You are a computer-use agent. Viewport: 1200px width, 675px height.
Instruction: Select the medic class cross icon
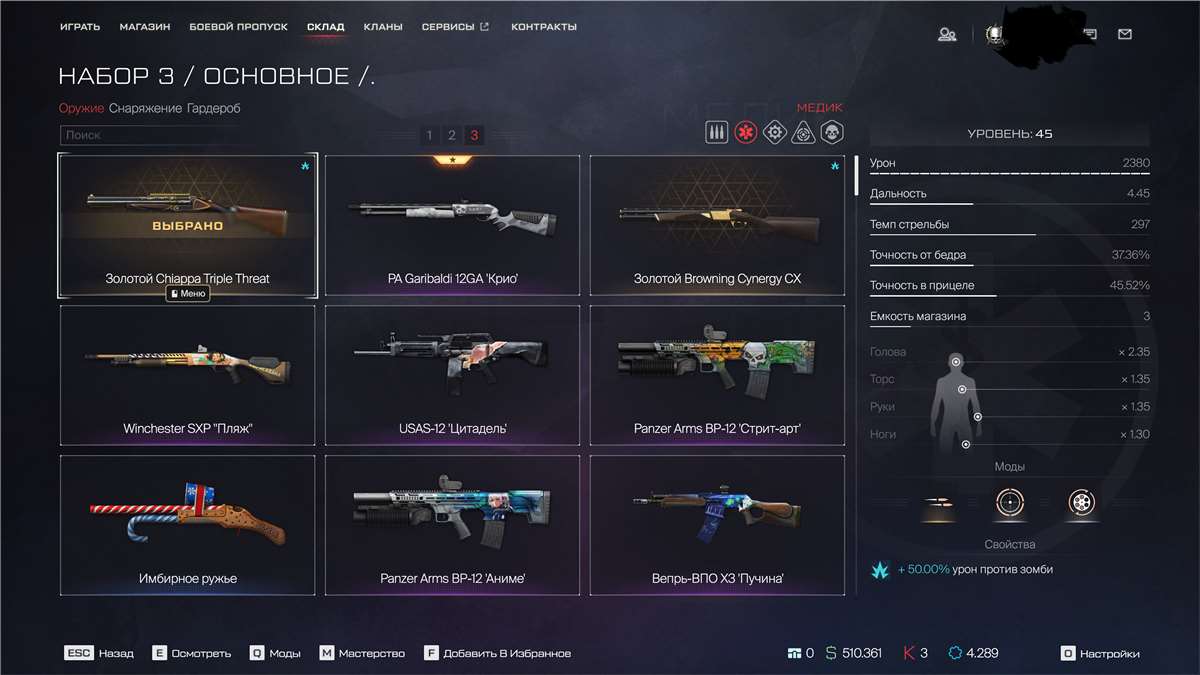point(744,133)
